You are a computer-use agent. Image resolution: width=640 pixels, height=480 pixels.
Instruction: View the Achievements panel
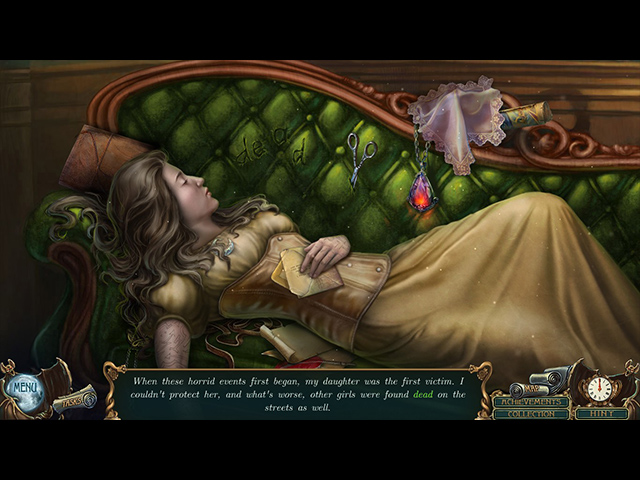click(530, 402)
